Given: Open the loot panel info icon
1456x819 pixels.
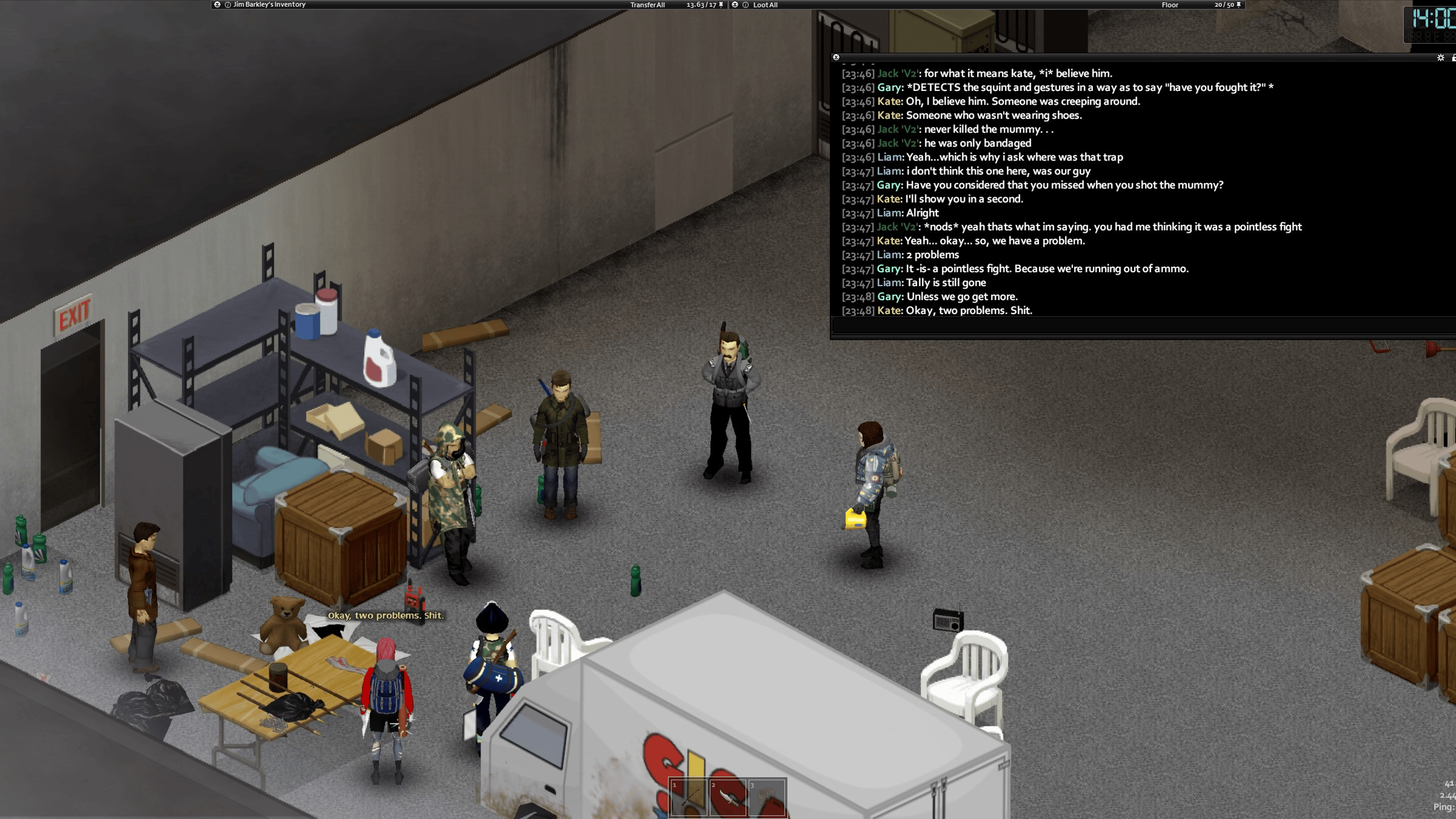Looking at the screenshot, I should point(746,5).
